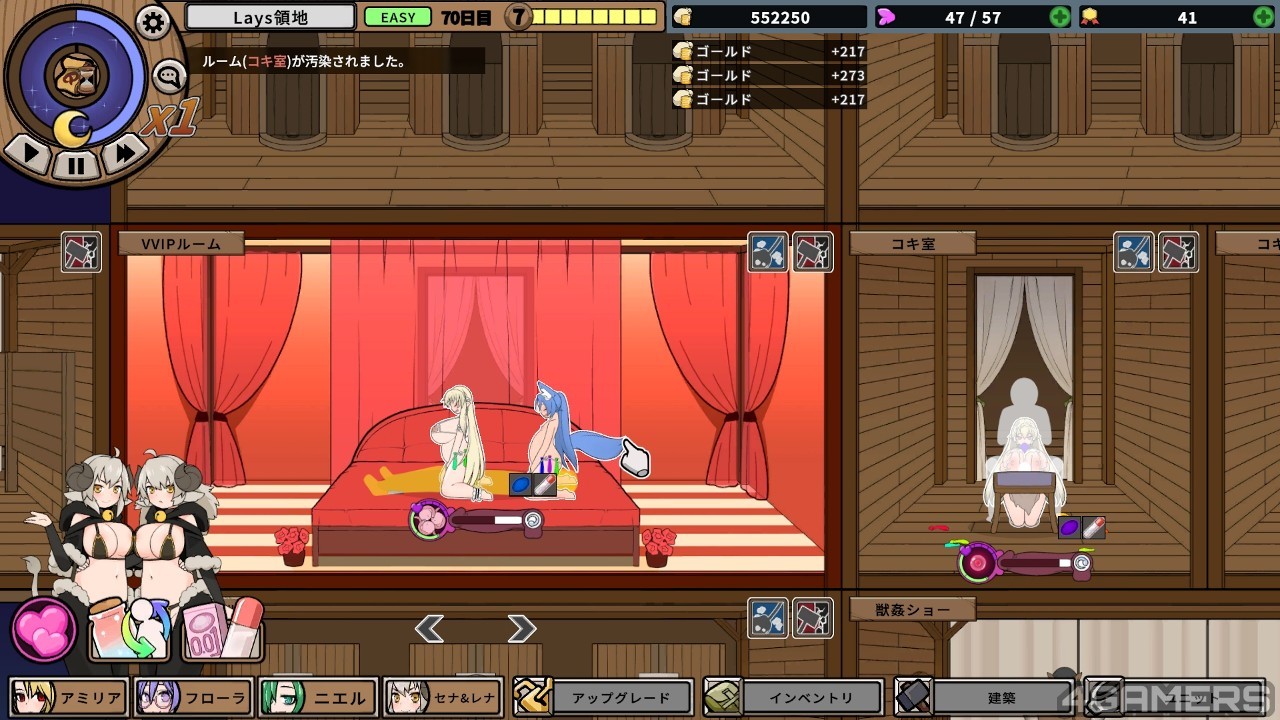The image size is (1280, 720).
Task: Open the インベントリ inventory
Action: click(795, 697)
